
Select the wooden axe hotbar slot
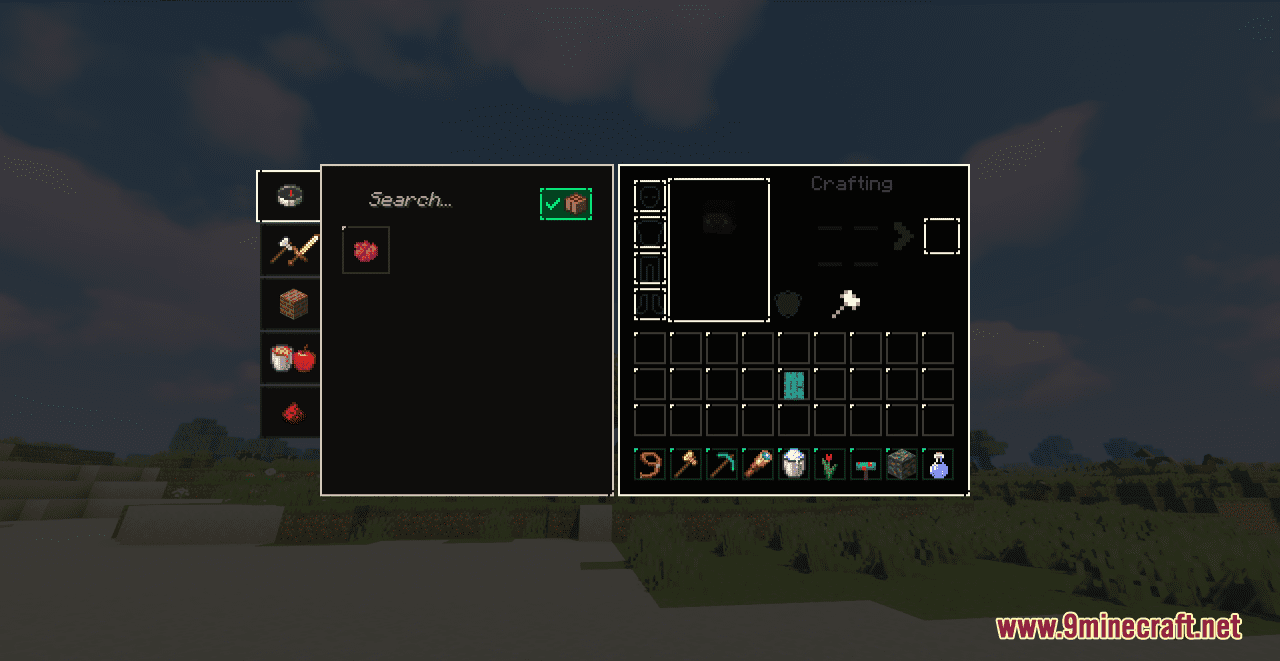click(x=686, y=464)
